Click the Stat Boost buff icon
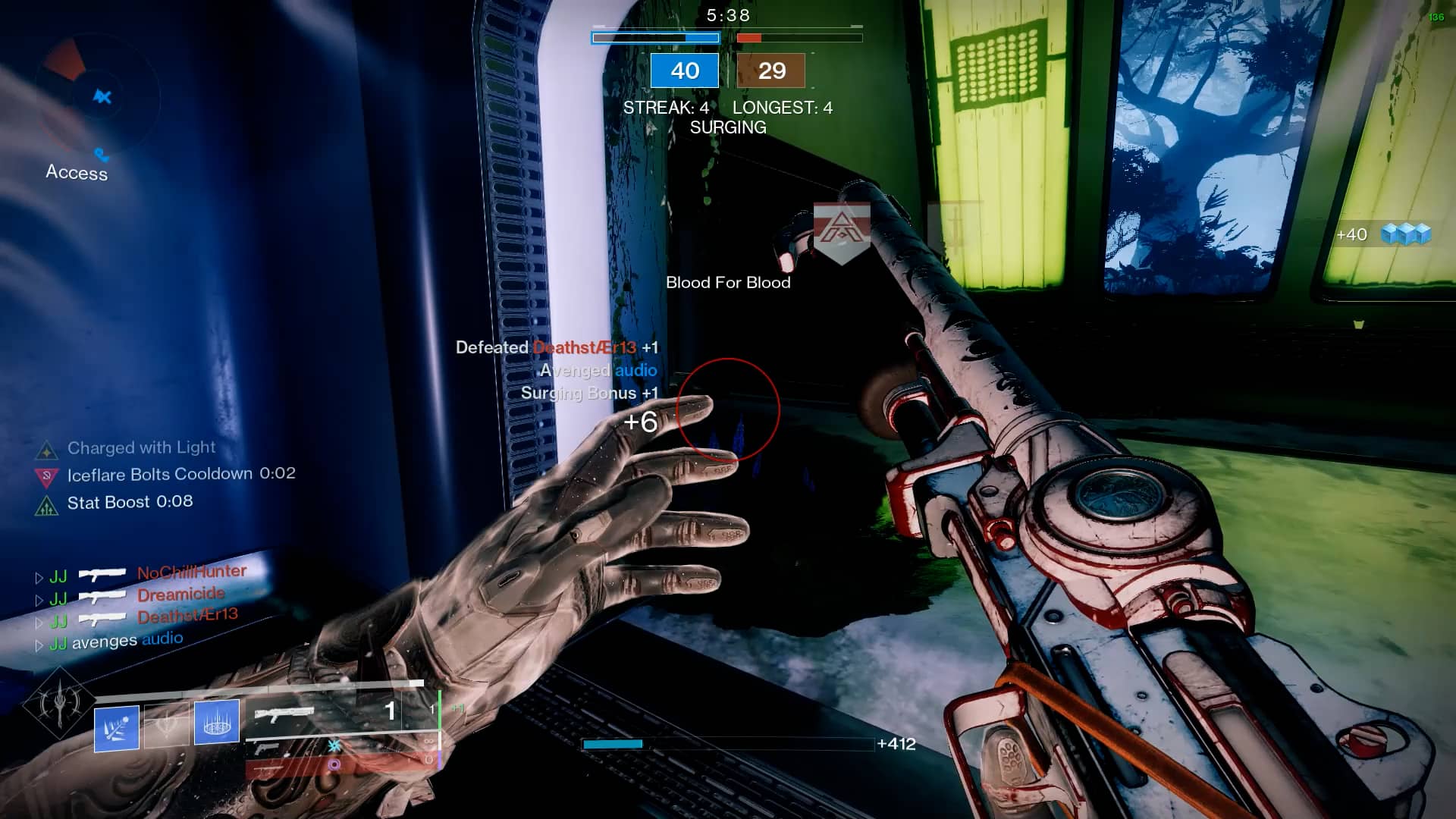The height and width of the screenshot is (819, 1456). pos(47,505)
